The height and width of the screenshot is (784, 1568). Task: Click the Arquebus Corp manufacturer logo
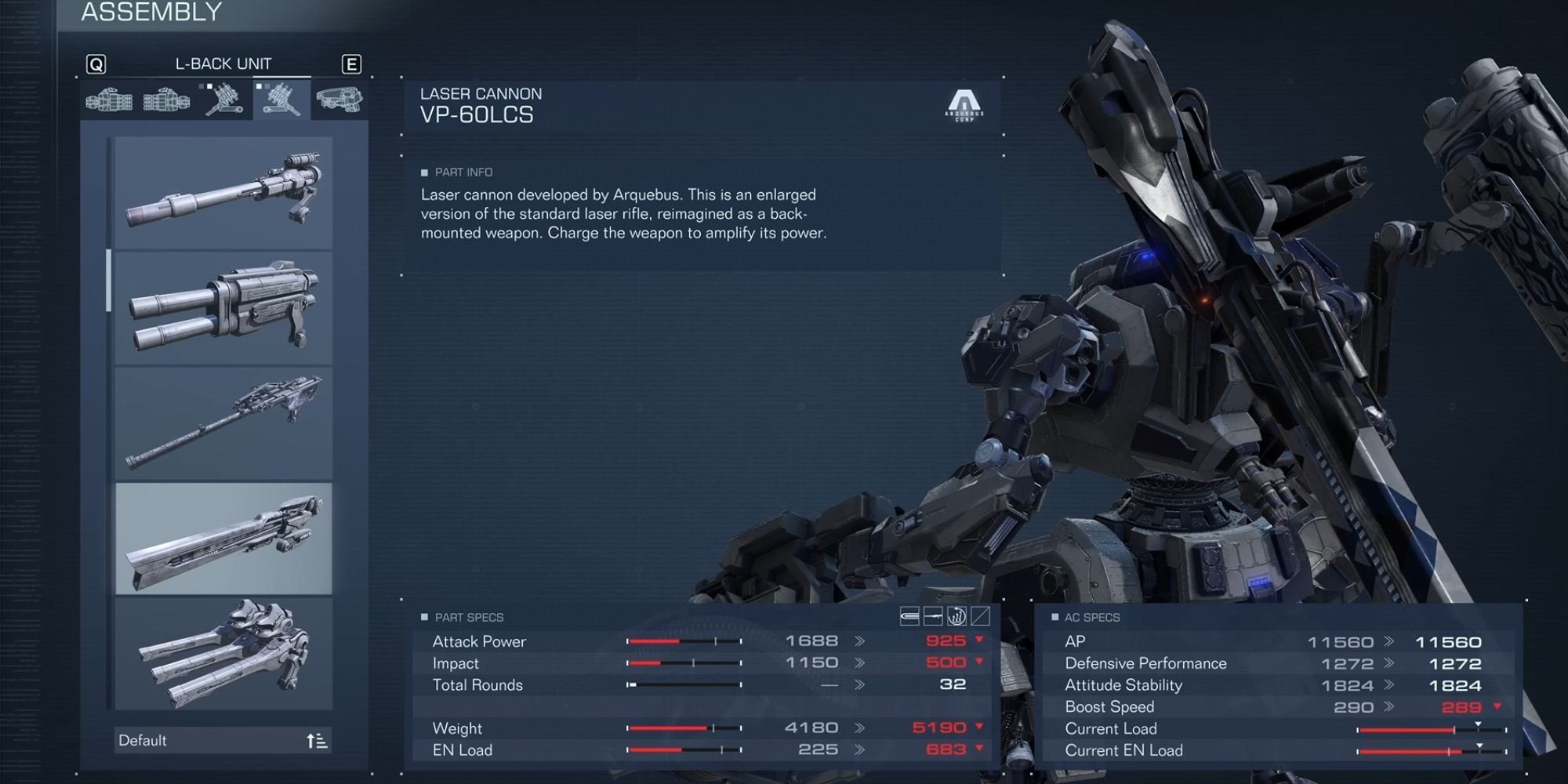pos(963,104)
